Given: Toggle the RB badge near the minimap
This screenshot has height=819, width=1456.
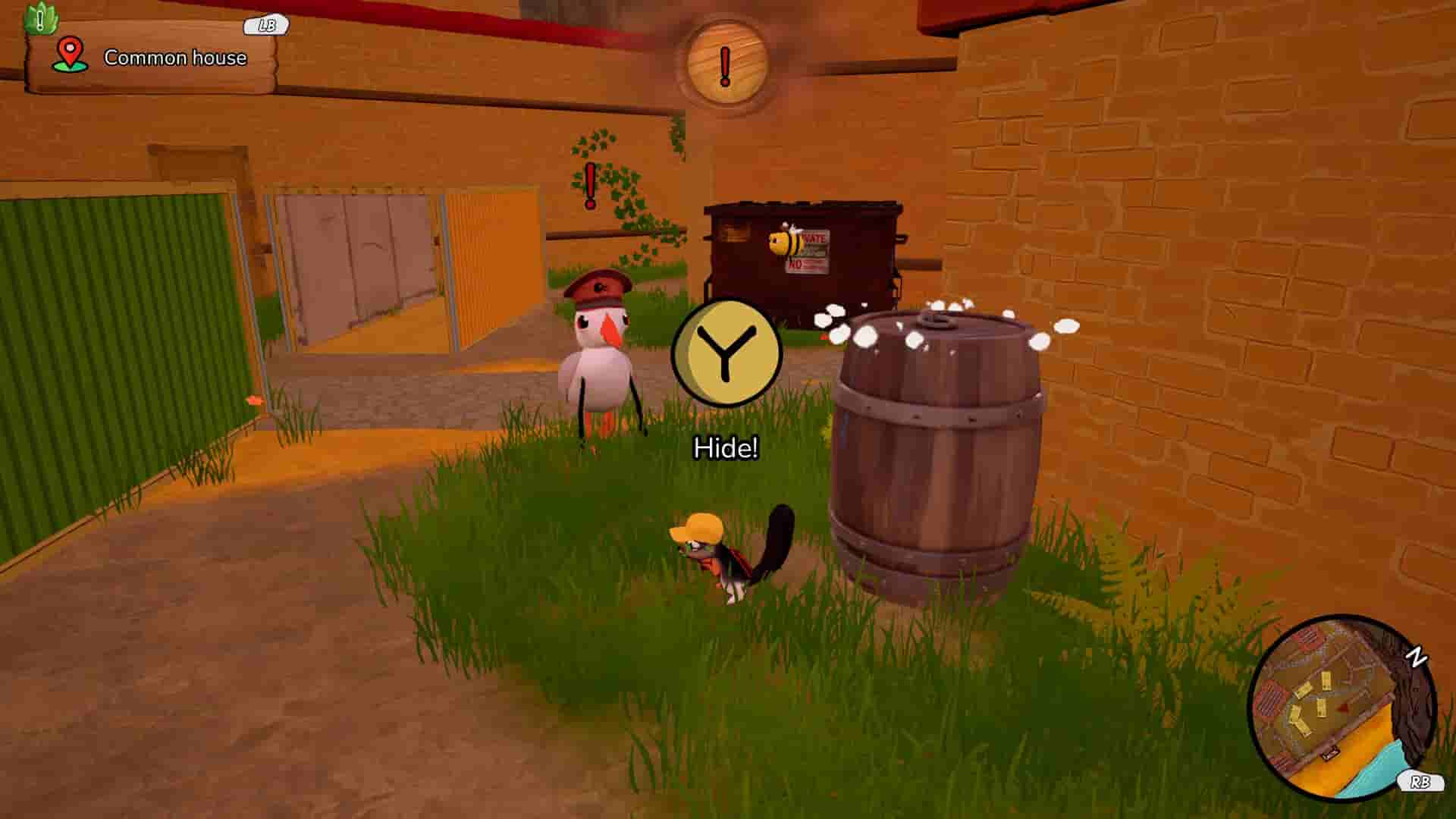Looking at the screenshot, I should [x=1420, y=781].
